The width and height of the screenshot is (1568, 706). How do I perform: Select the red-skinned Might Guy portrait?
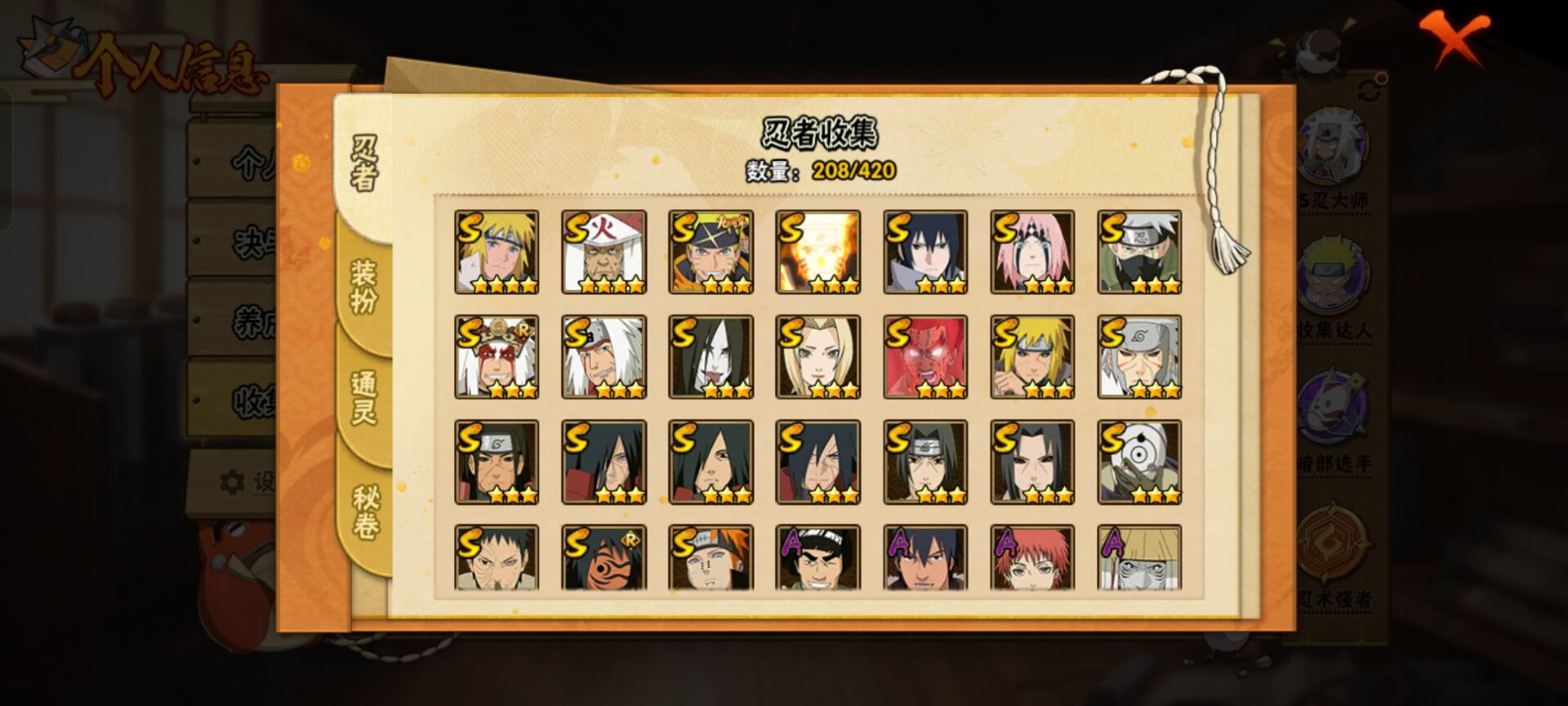pyautogui.click(x=925, y=357)
